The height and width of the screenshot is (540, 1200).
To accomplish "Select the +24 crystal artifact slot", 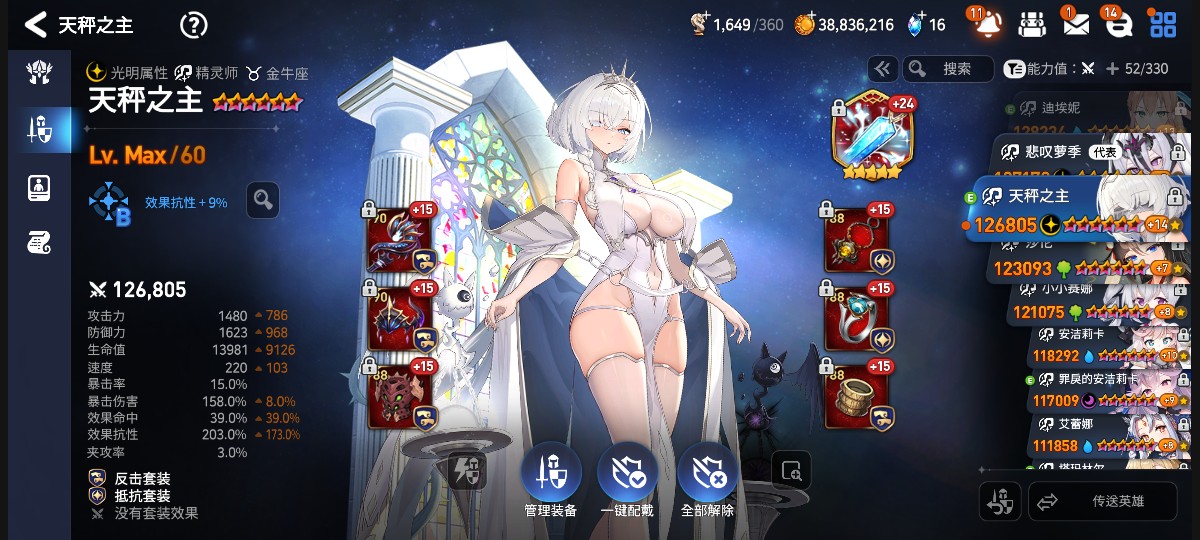I will click(x=866, y=135).
